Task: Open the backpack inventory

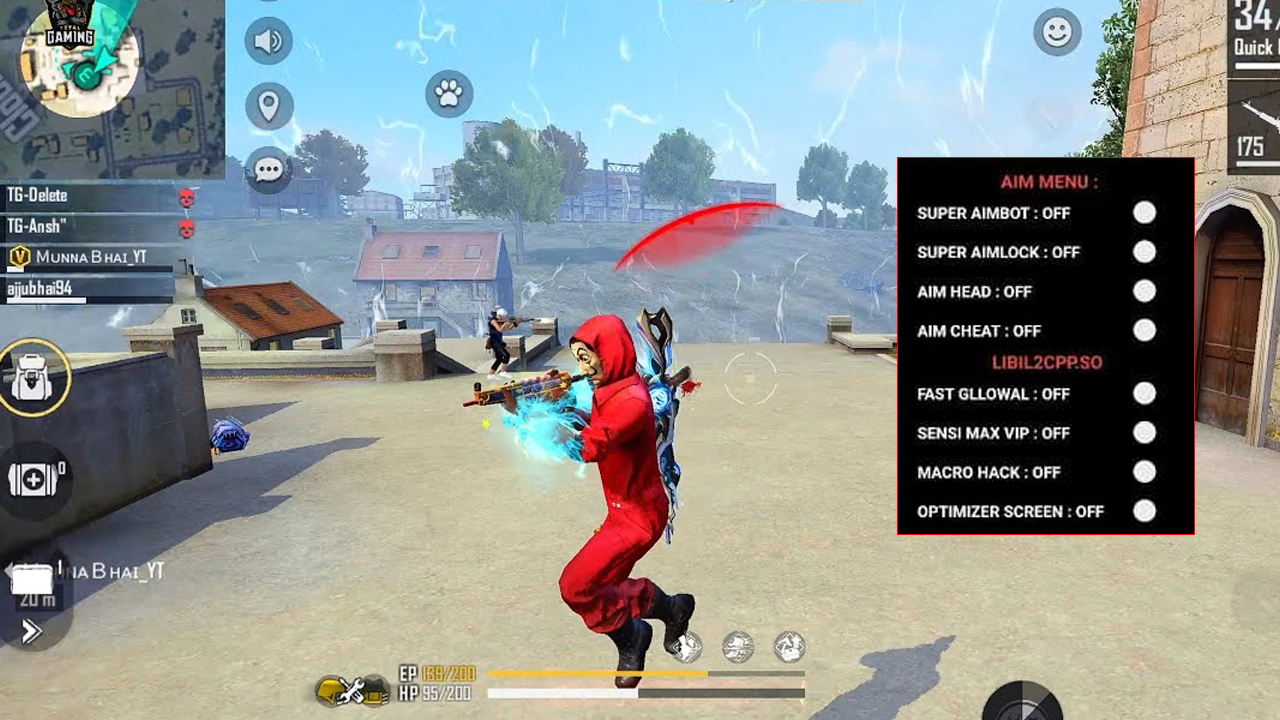Action: [33, 379]
